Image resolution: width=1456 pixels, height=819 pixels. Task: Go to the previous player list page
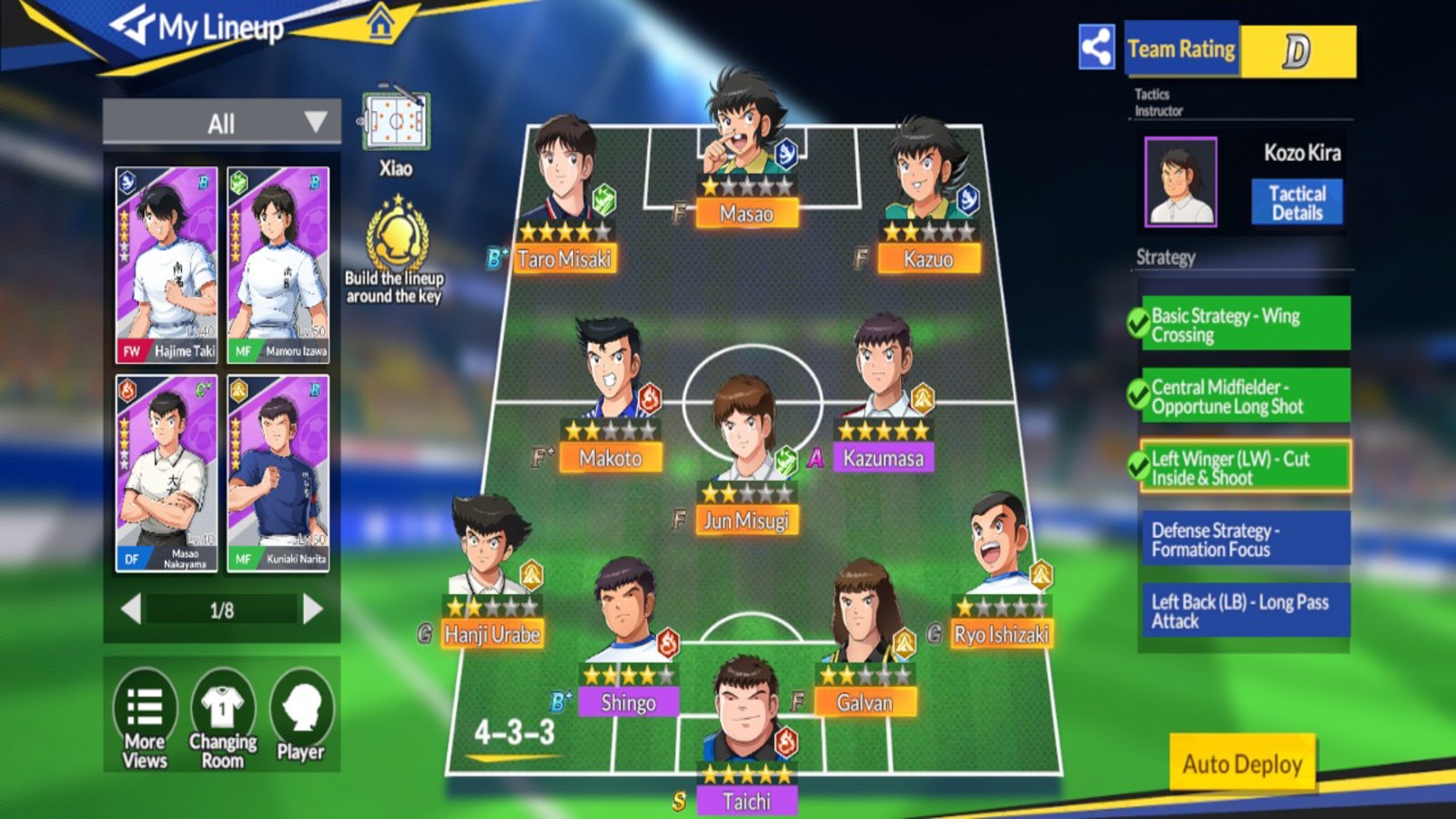pos(131,609)
